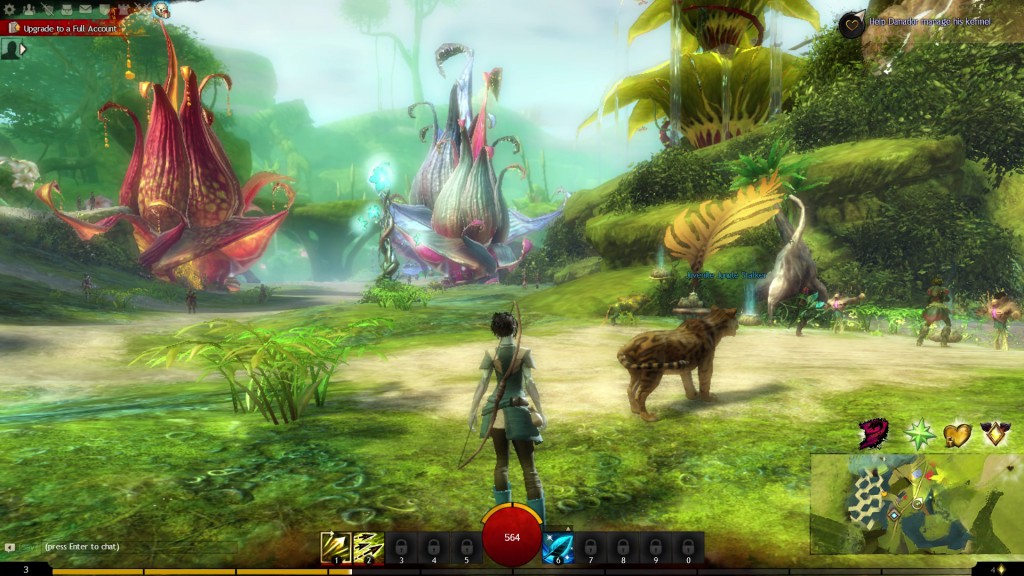Click the winged gold diamond icon
1024x576 pixels.
[x=995, y=434]
